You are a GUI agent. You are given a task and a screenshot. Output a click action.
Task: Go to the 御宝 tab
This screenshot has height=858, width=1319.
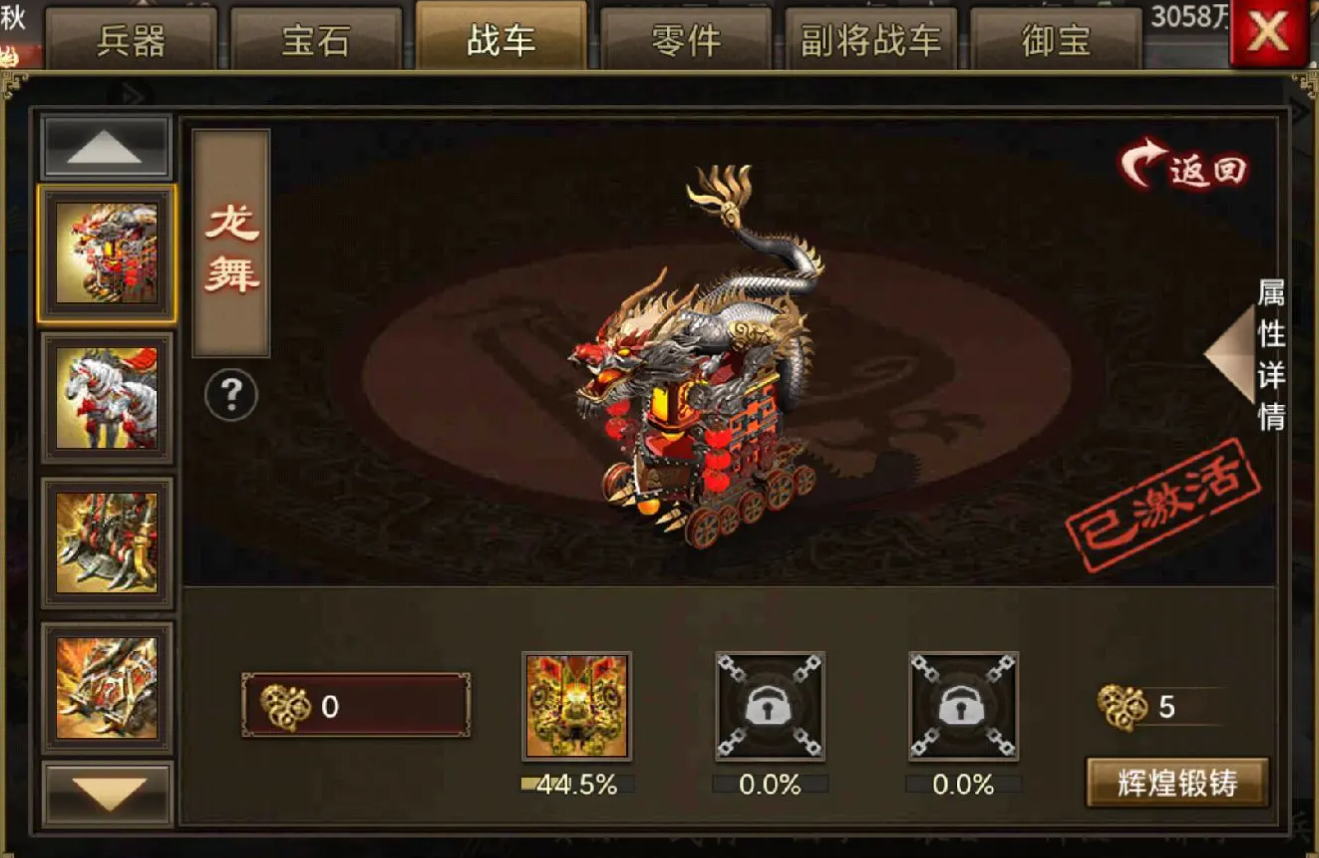pyautogui.click(x=1056, y=41)
